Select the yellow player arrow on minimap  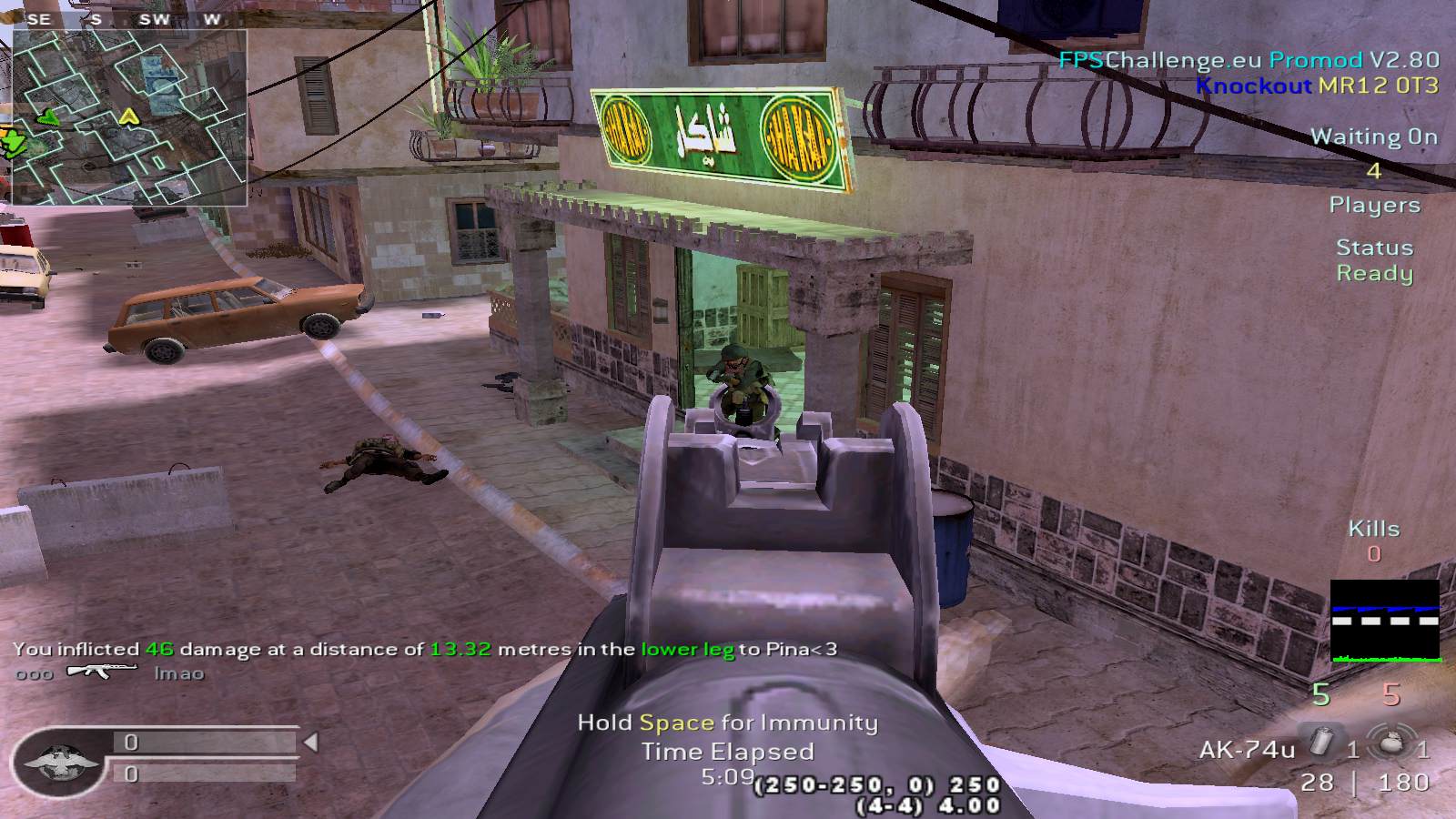pos(128,116)
